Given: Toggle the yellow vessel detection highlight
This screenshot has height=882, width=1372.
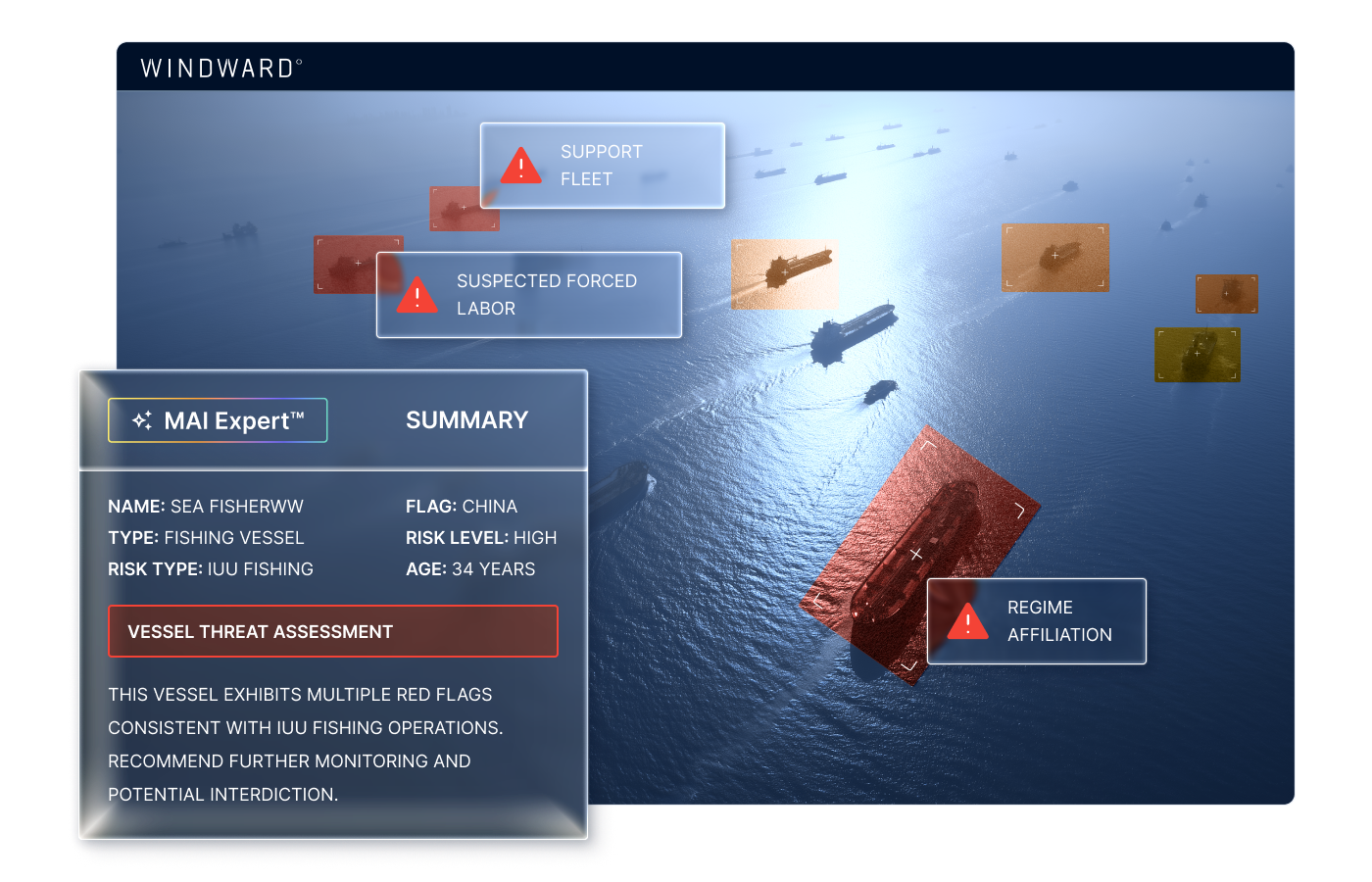Looking at the screenshot, I should [x=1198, y=355].
